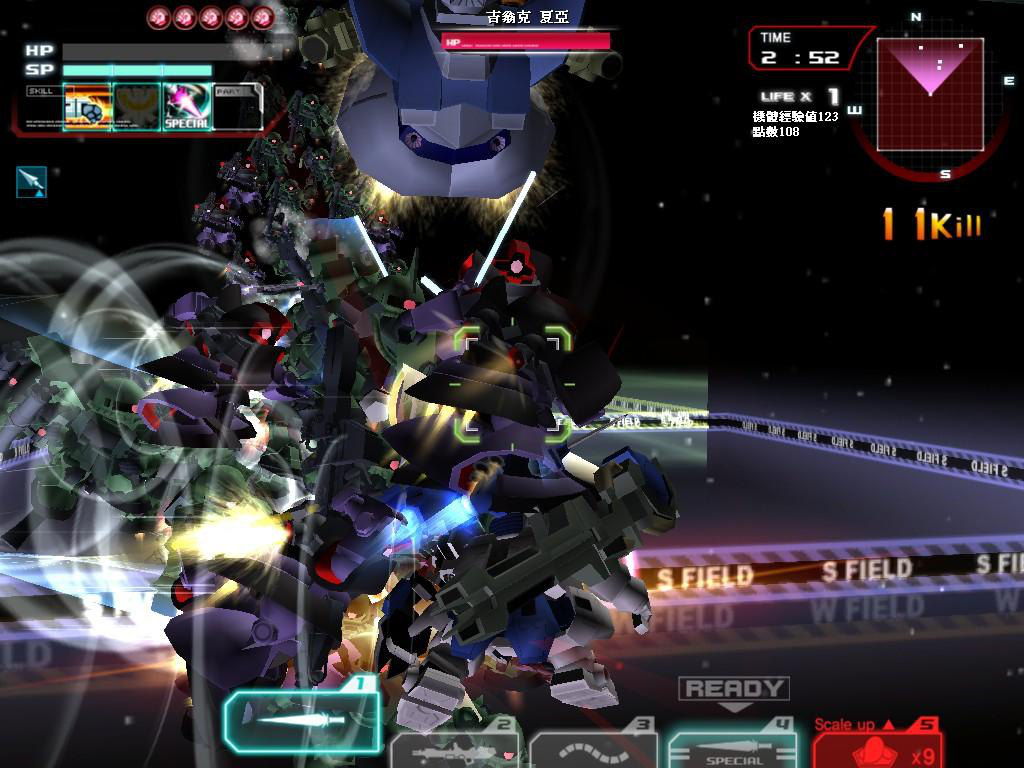Screen dimensions: 1024x768
Task: Choose weapon slot 3 whip weapon
Action: point(593,750)
